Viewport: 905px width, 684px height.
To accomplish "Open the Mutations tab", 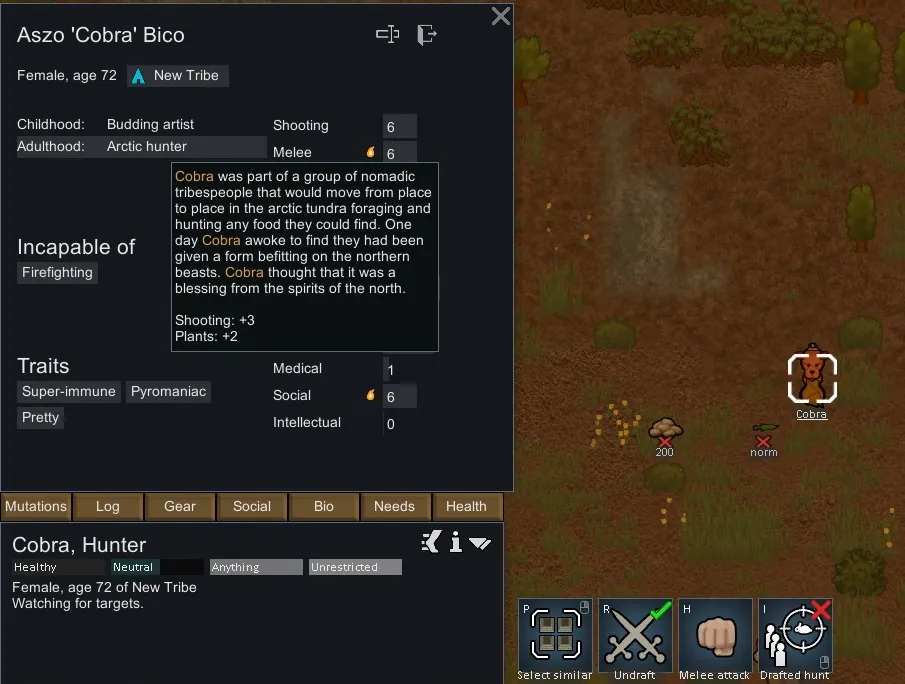I will (x=36, y=506).
